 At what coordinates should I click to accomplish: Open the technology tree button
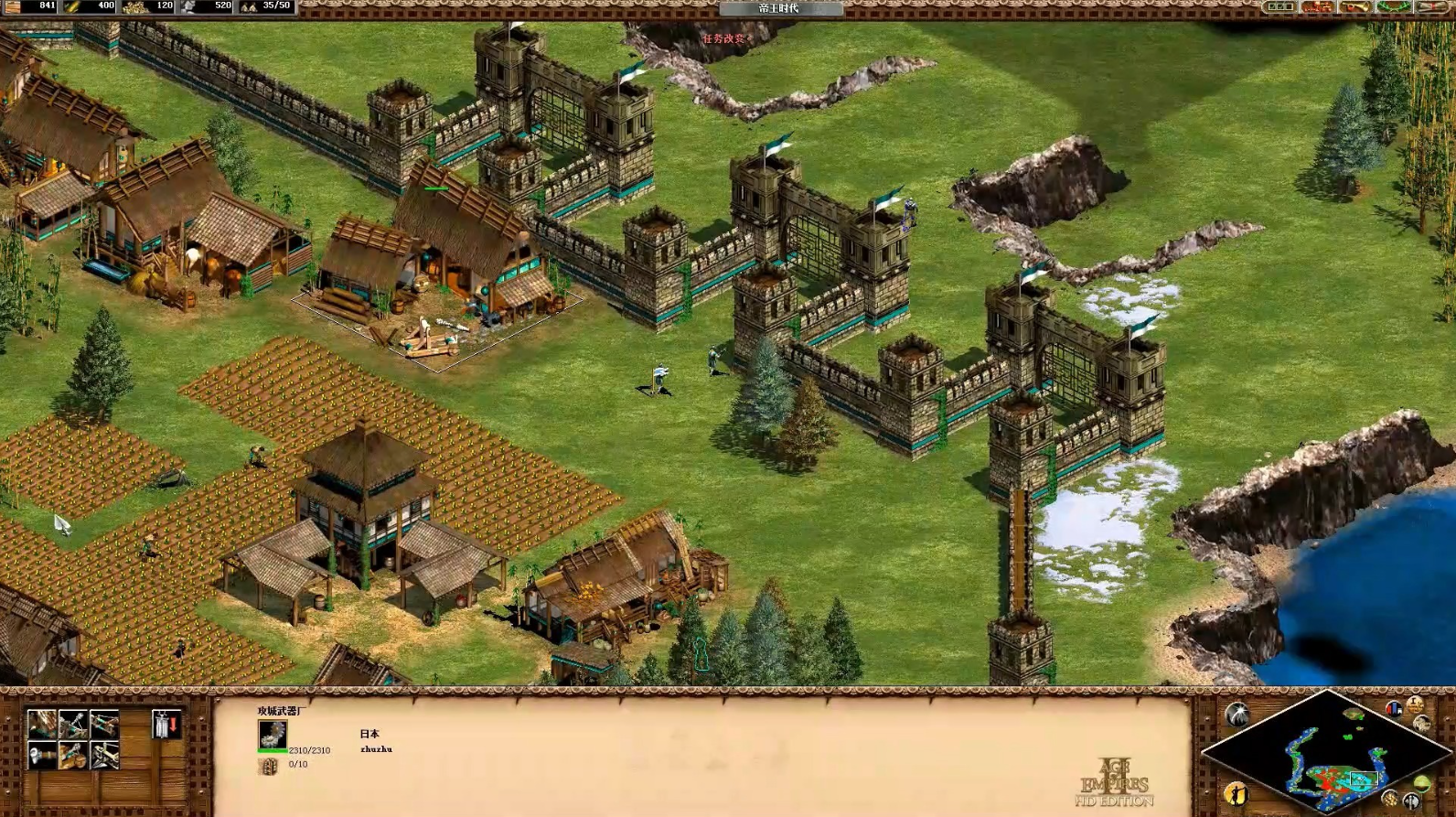pos(1318,7)
